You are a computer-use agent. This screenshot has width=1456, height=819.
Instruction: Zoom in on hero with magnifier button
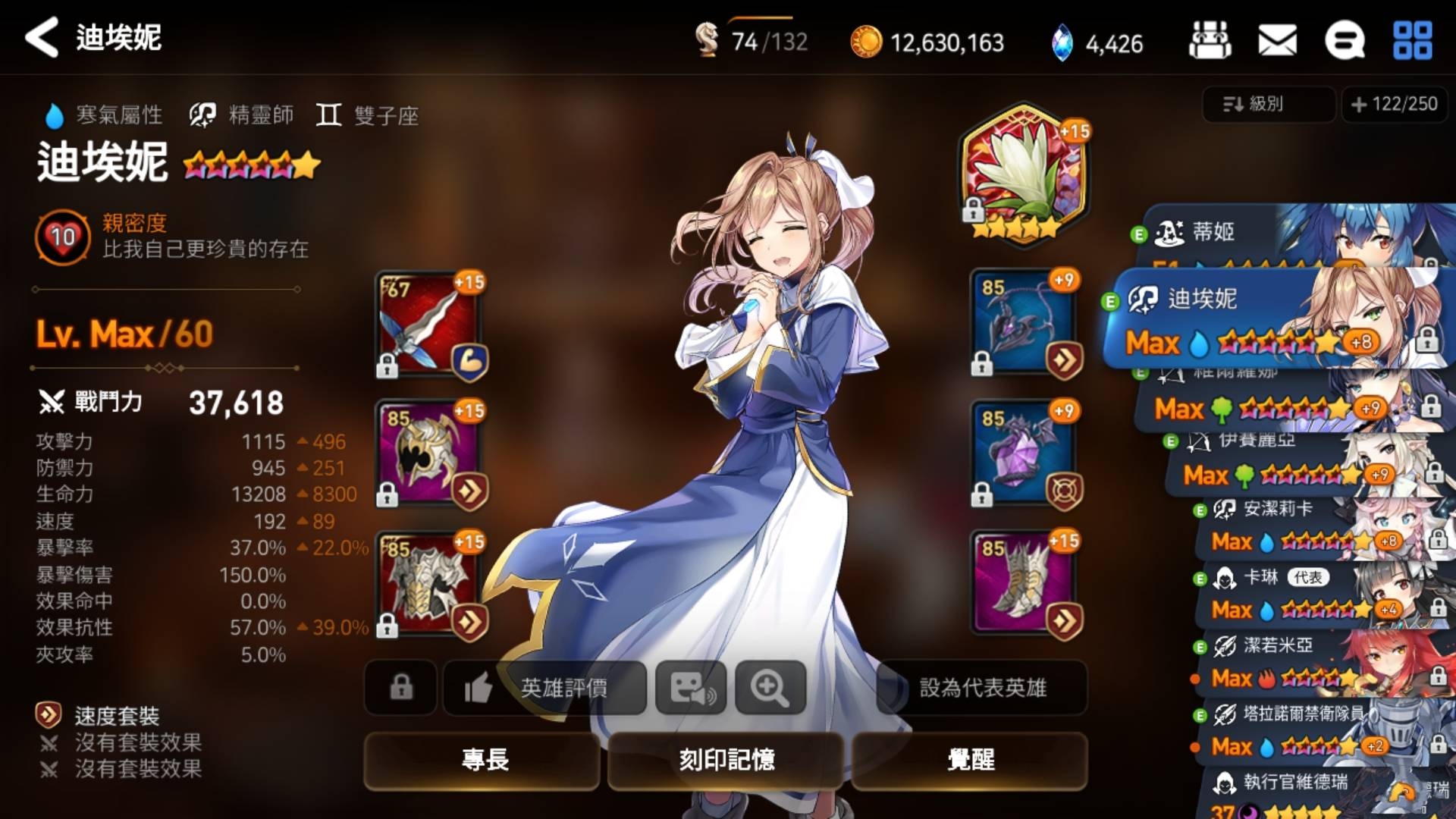point(770,687)
